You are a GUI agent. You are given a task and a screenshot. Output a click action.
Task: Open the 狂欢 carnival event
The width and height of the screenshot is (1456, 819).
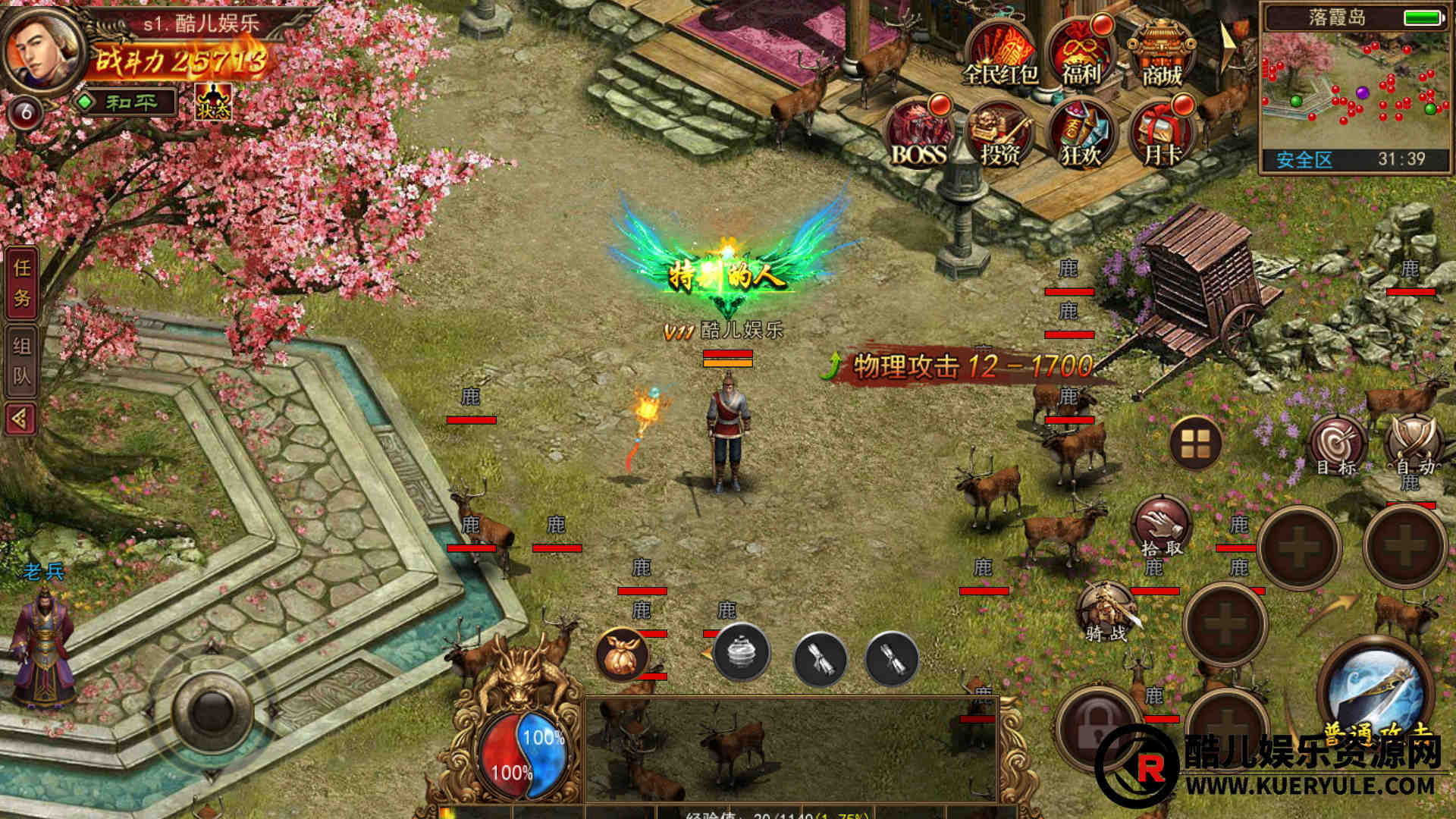coord(1081,136)
